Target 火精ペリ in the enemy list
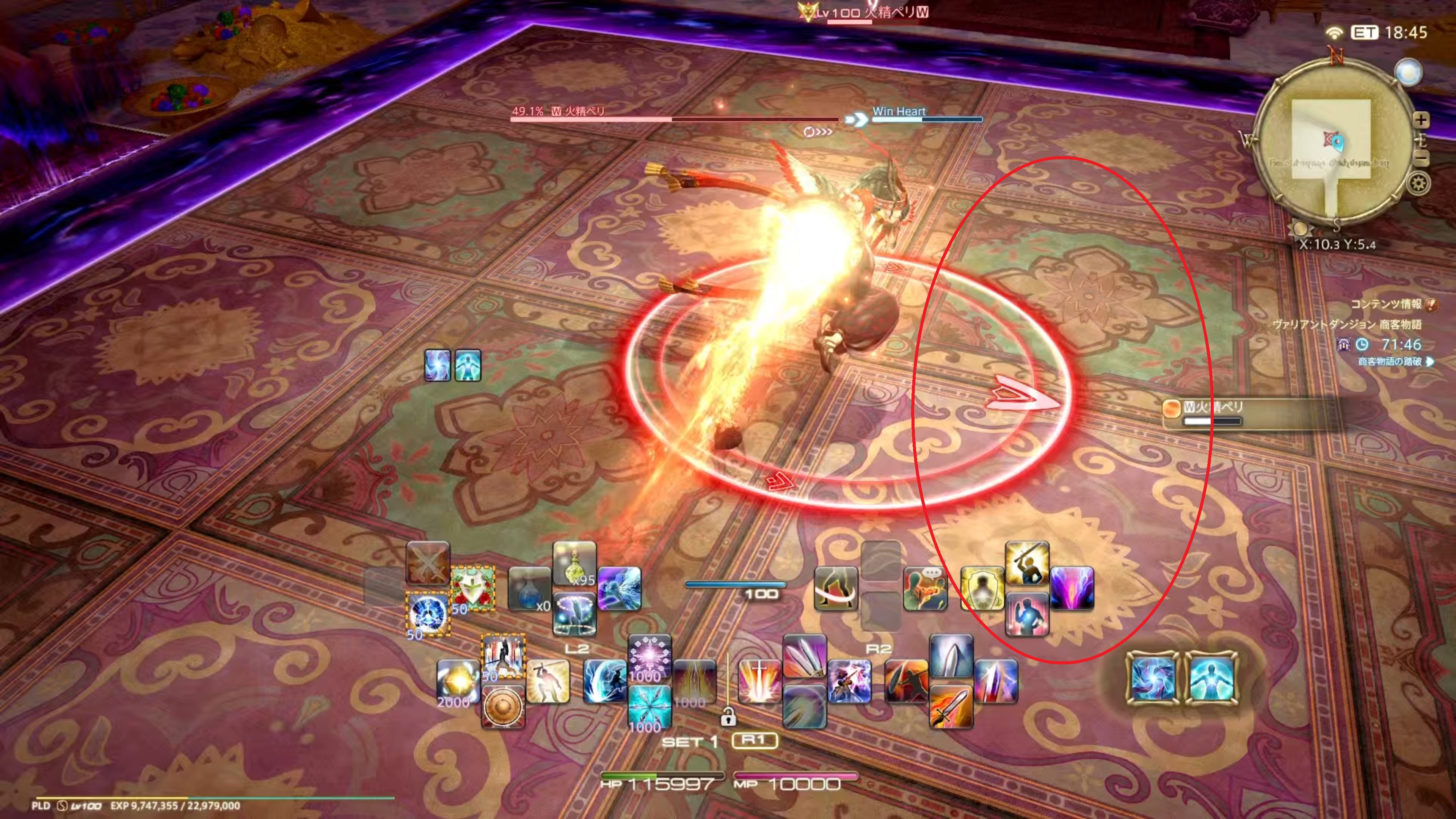Viewport: 1456px width, 819px height. (1213, 407)
